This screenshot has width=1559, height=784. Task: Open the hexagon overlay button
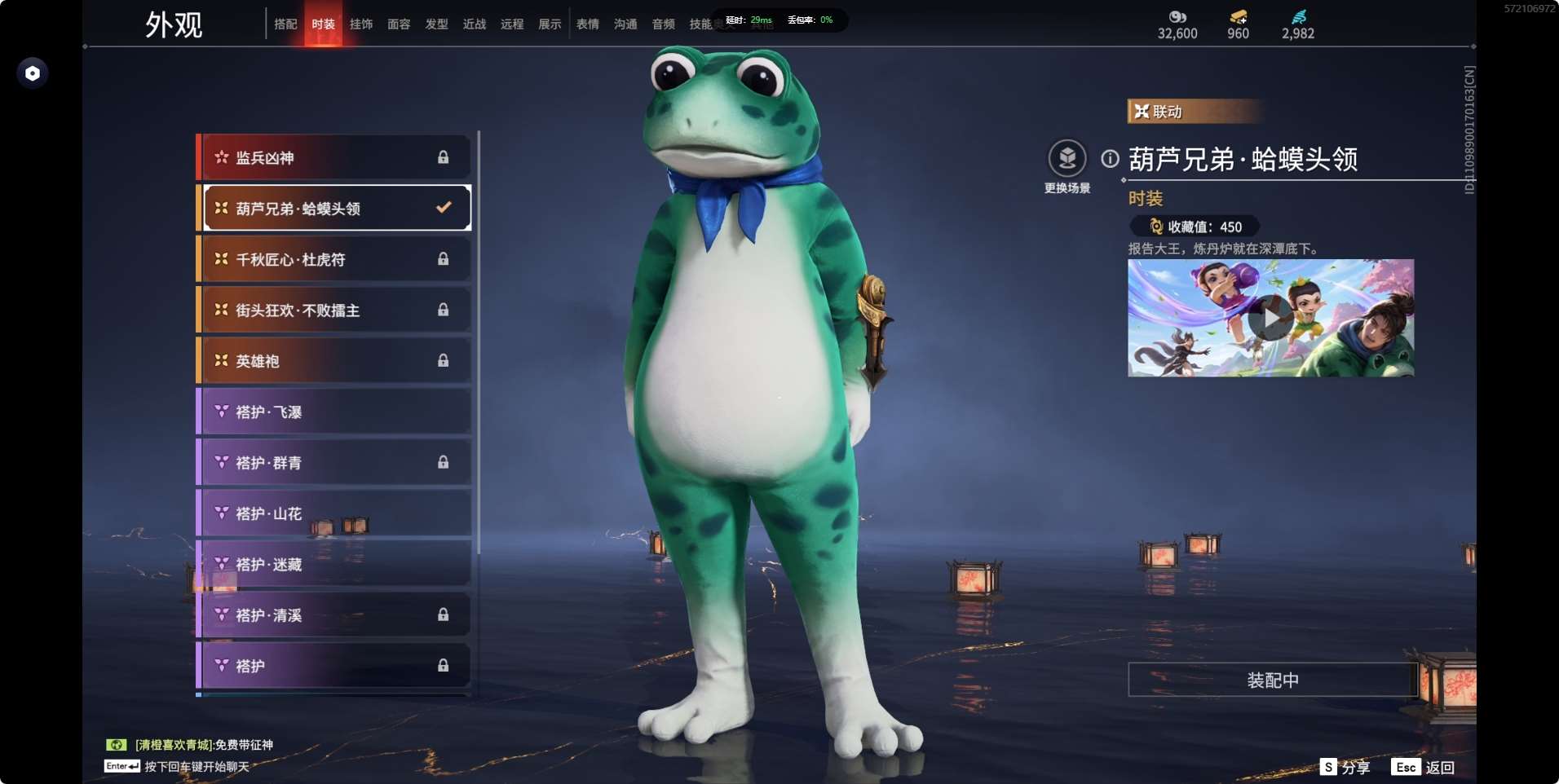33,73
